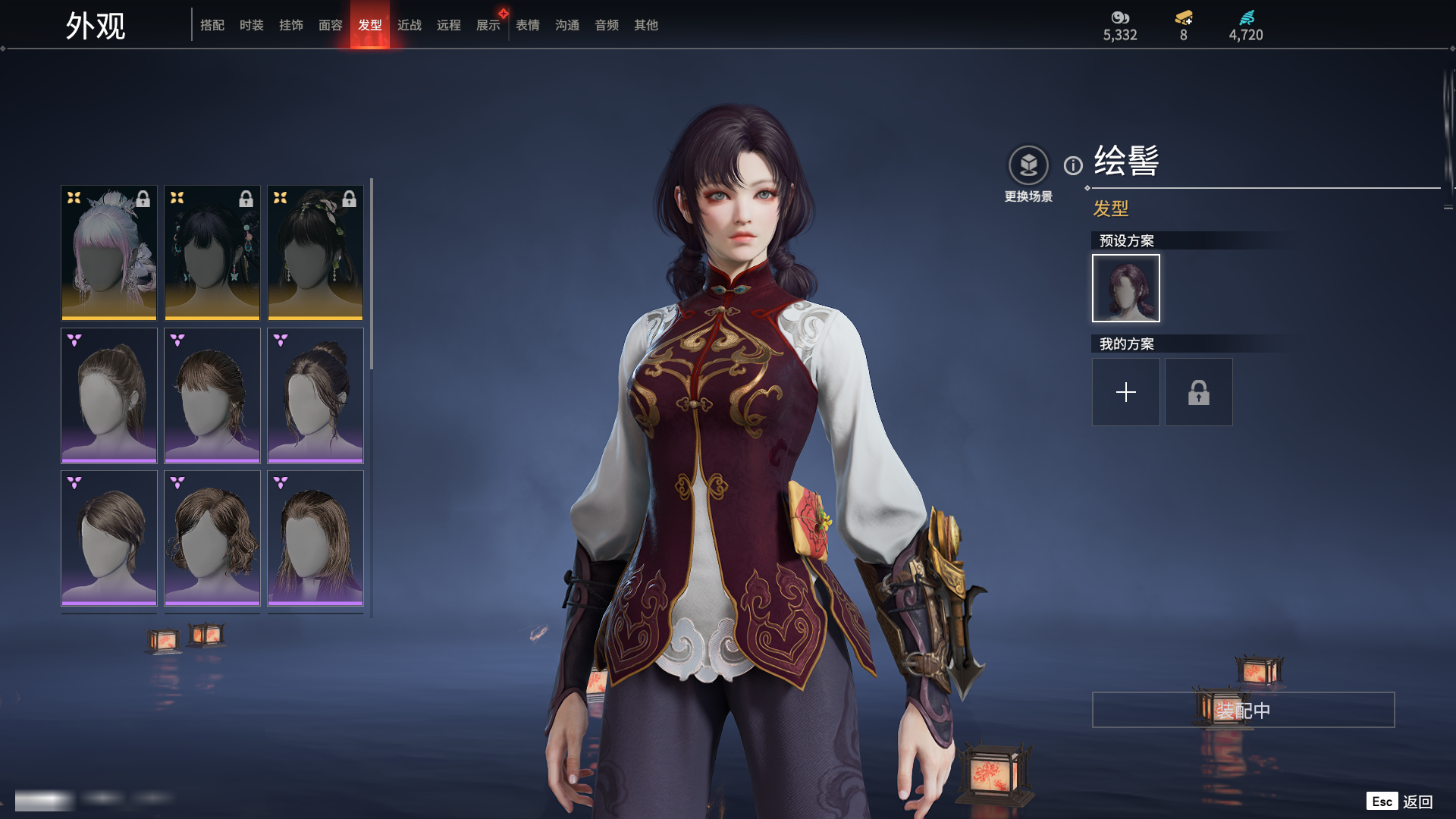Select the high bun hairstyle thumbnail
Viewport: 1456px width, 819px height.
tap(315, 395)
